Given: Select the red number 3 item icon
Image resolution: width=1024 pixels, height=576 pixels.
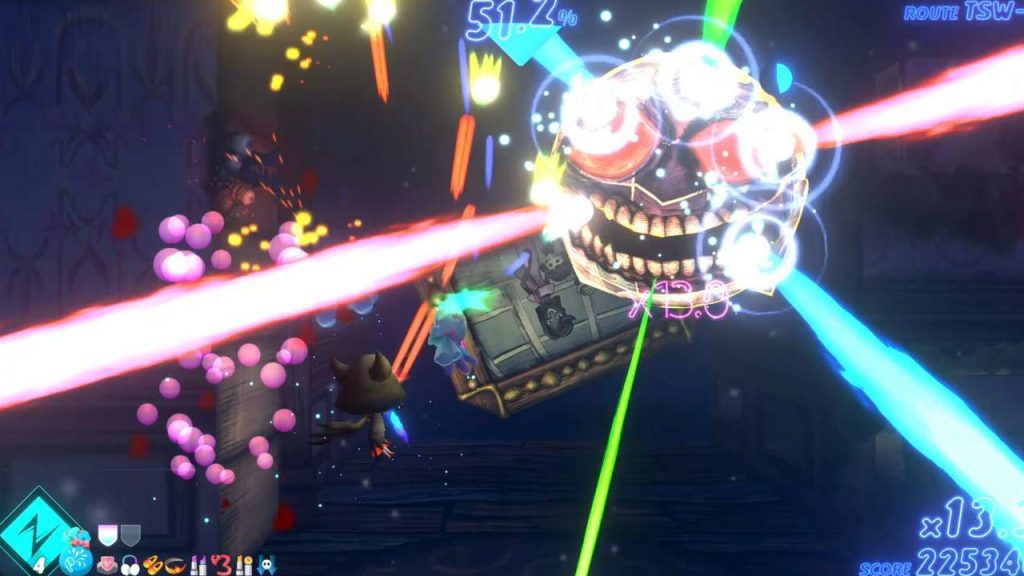Looking at the screenshot, I should [x=221, y=566].
